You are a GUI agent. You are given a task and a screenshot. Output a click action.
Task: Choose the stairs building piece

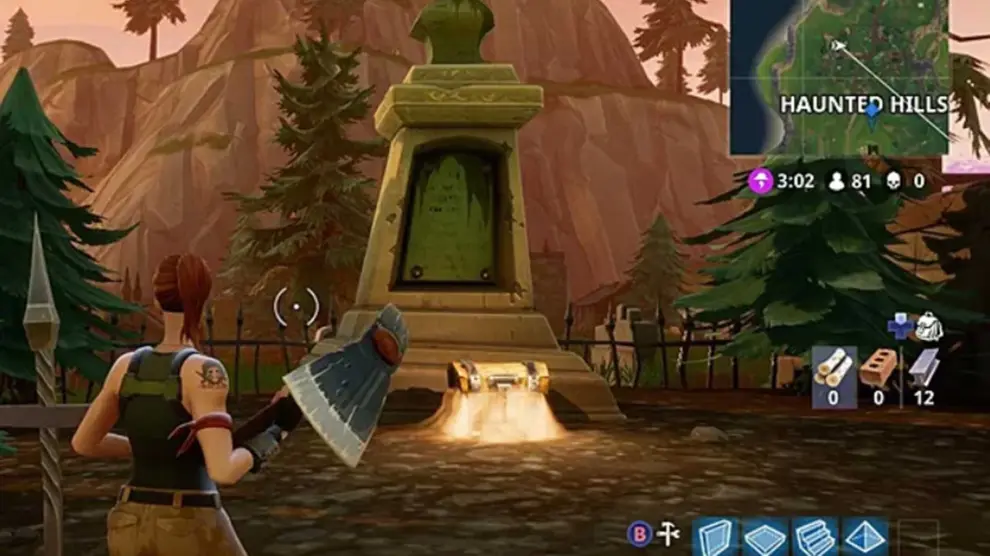point(814,536)
